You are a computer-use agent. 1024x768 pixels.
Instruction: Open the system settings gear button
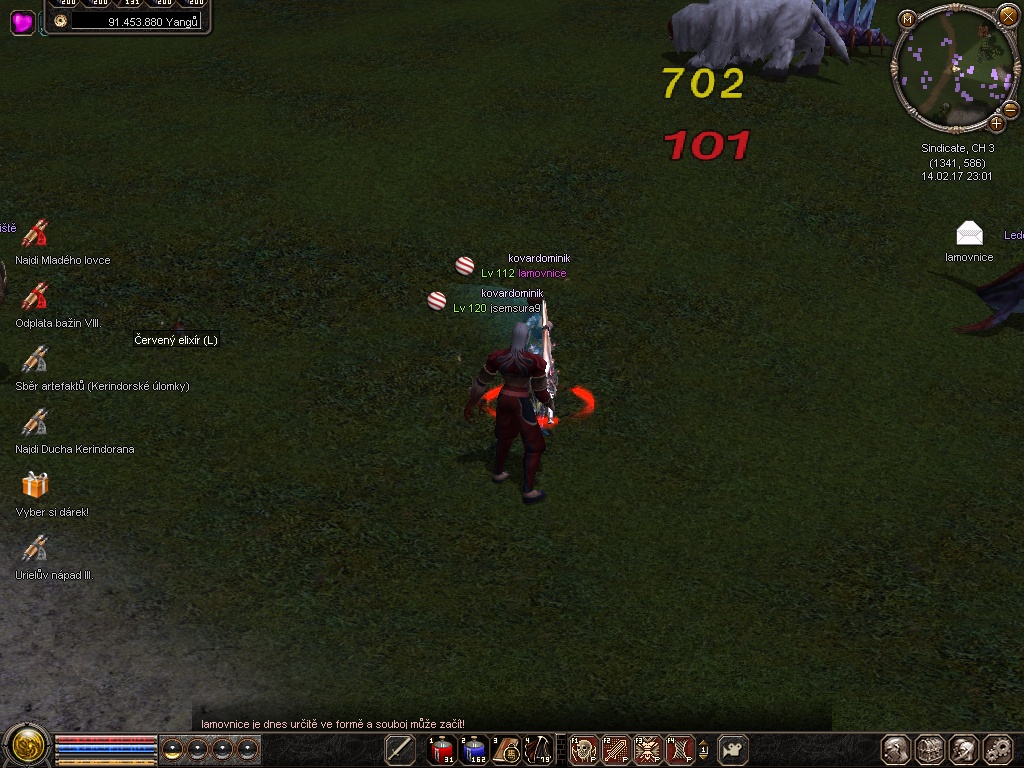click(x=998, y=749)
